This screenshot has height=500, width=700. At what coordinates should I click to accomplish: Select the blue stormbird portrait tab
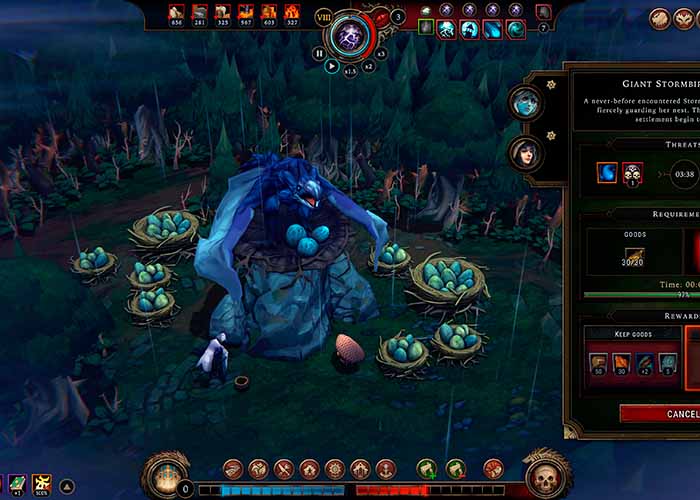pyautogui.click(x=525, y=100)
